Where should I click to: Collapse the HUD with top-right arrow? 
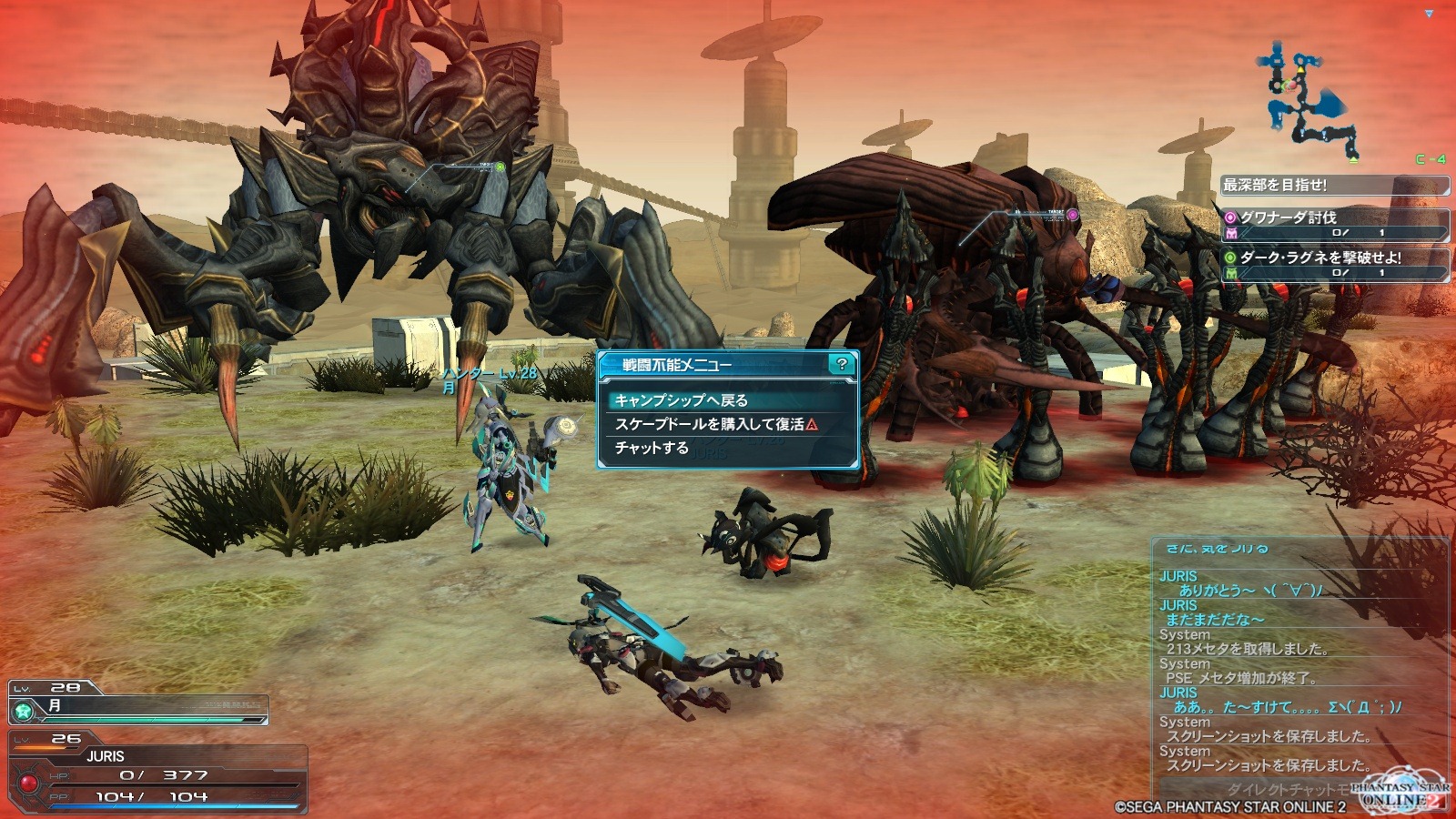click(x=1429, y=14)
